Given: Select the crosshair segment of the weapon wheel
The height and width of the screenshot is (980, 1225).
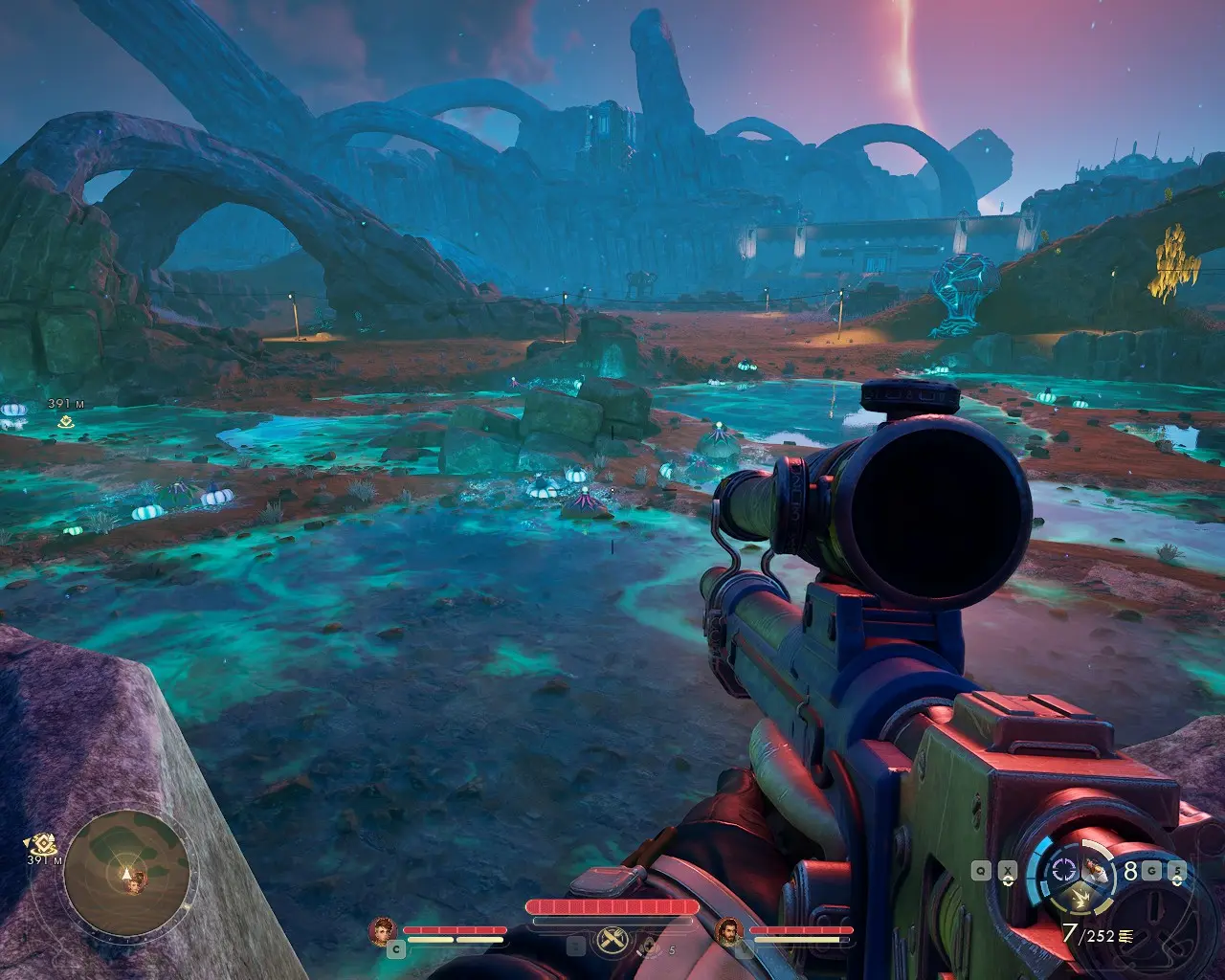Looking at the screenshot, I should click(1063, 870).
